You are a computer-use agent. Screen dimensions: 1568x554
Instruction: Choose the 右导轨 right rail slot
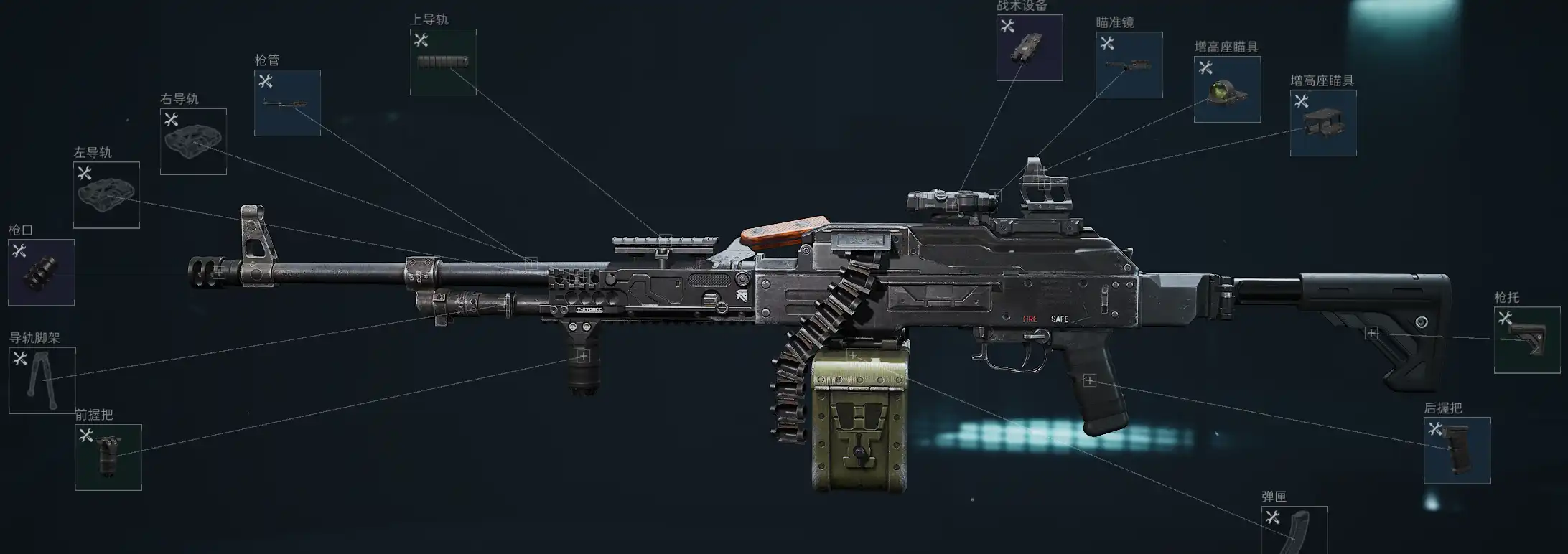[x=193, y=141]
